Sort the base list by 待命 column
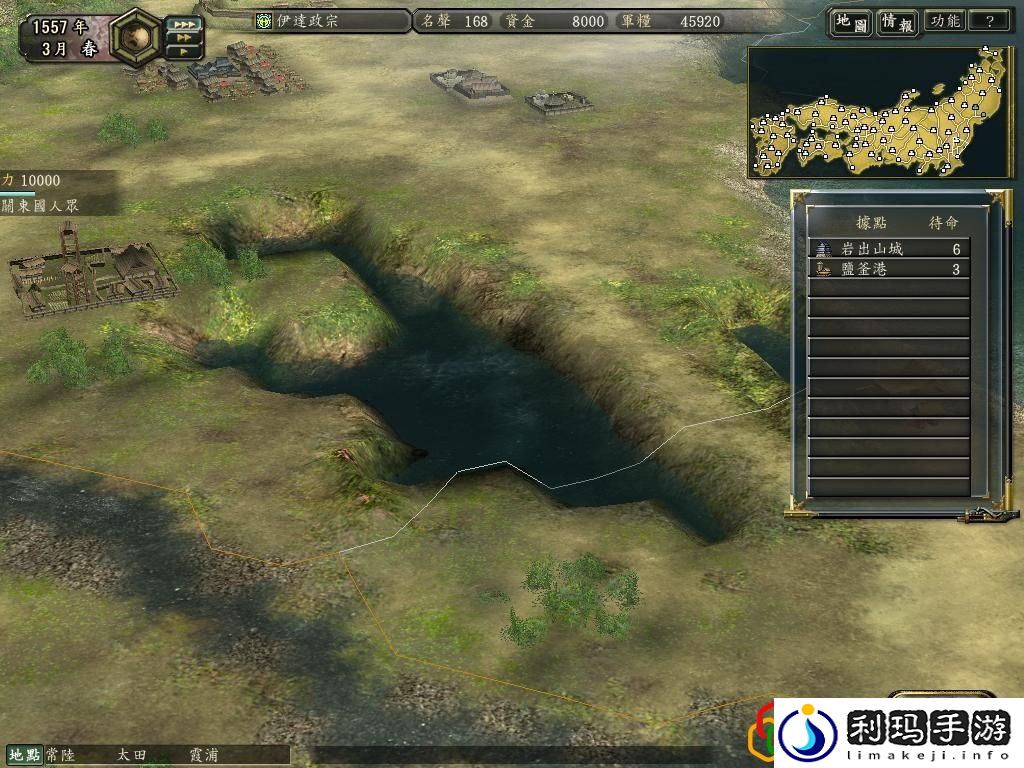The width and height of the screenshot is (1024, 768). point(942,222)
